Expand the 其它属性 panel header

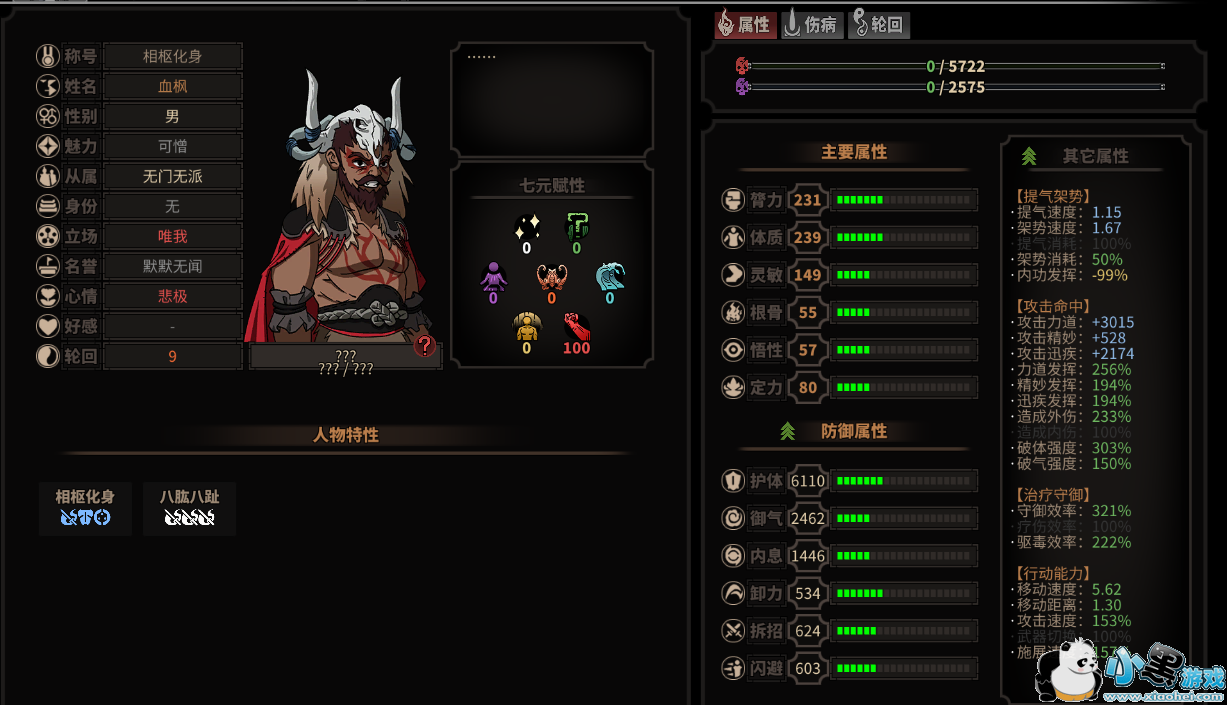coord(1095,156)
